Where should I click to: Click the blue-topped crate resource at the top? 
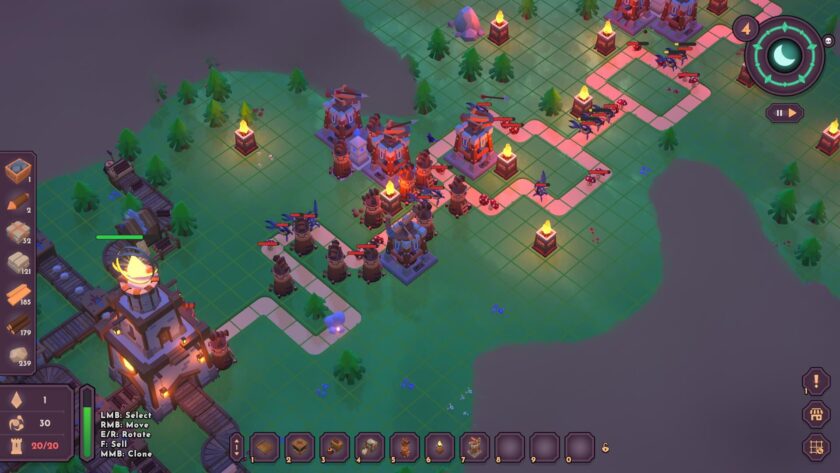(x=19, y=171)
